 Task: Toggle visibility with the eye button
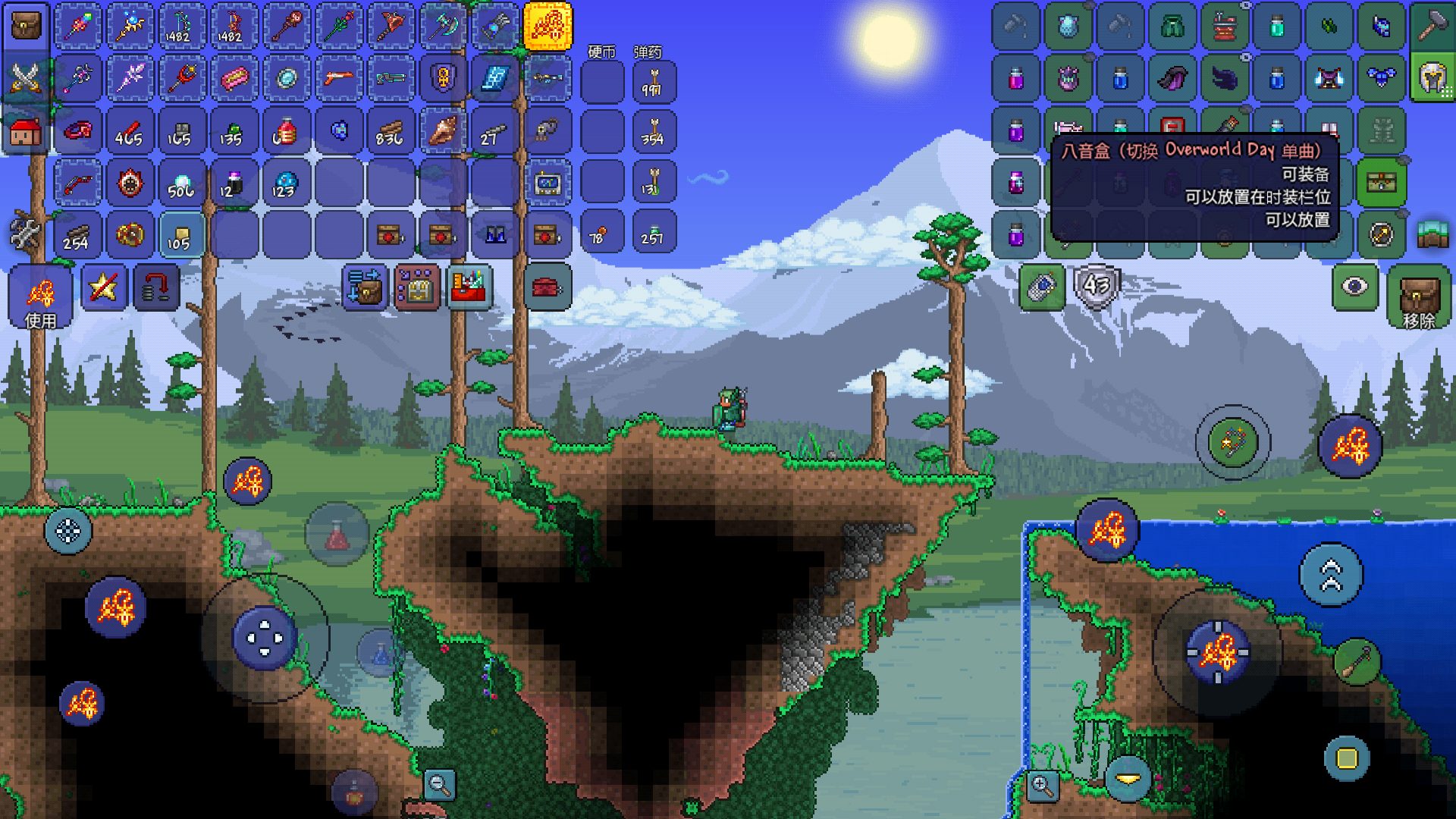pos(1355,287)
